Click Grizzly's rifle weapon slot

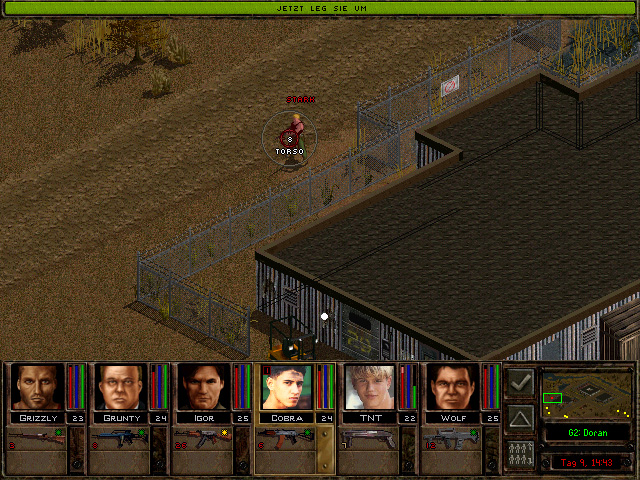click(36, 438)
